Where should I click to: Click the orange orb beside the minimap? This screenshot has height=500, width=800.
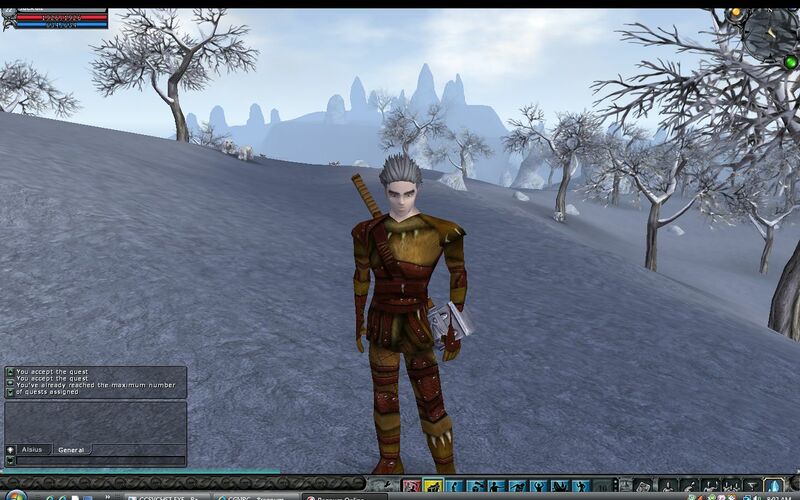tap(736, 13)
